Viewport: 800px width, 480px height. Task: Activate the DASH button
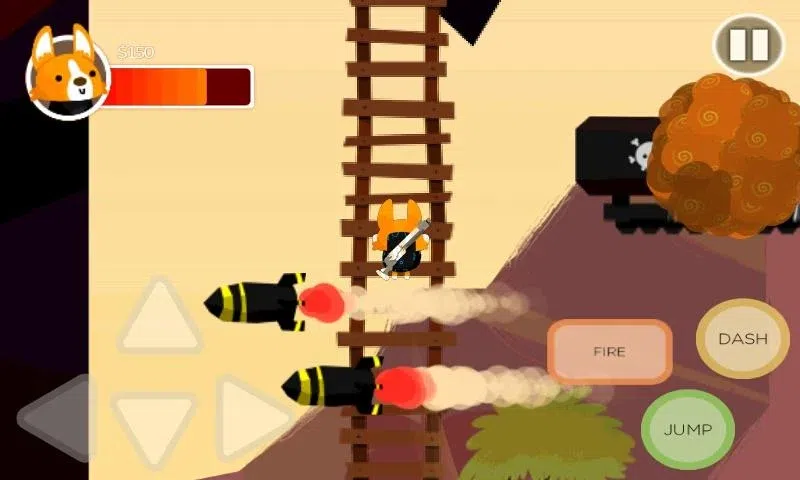742,339
